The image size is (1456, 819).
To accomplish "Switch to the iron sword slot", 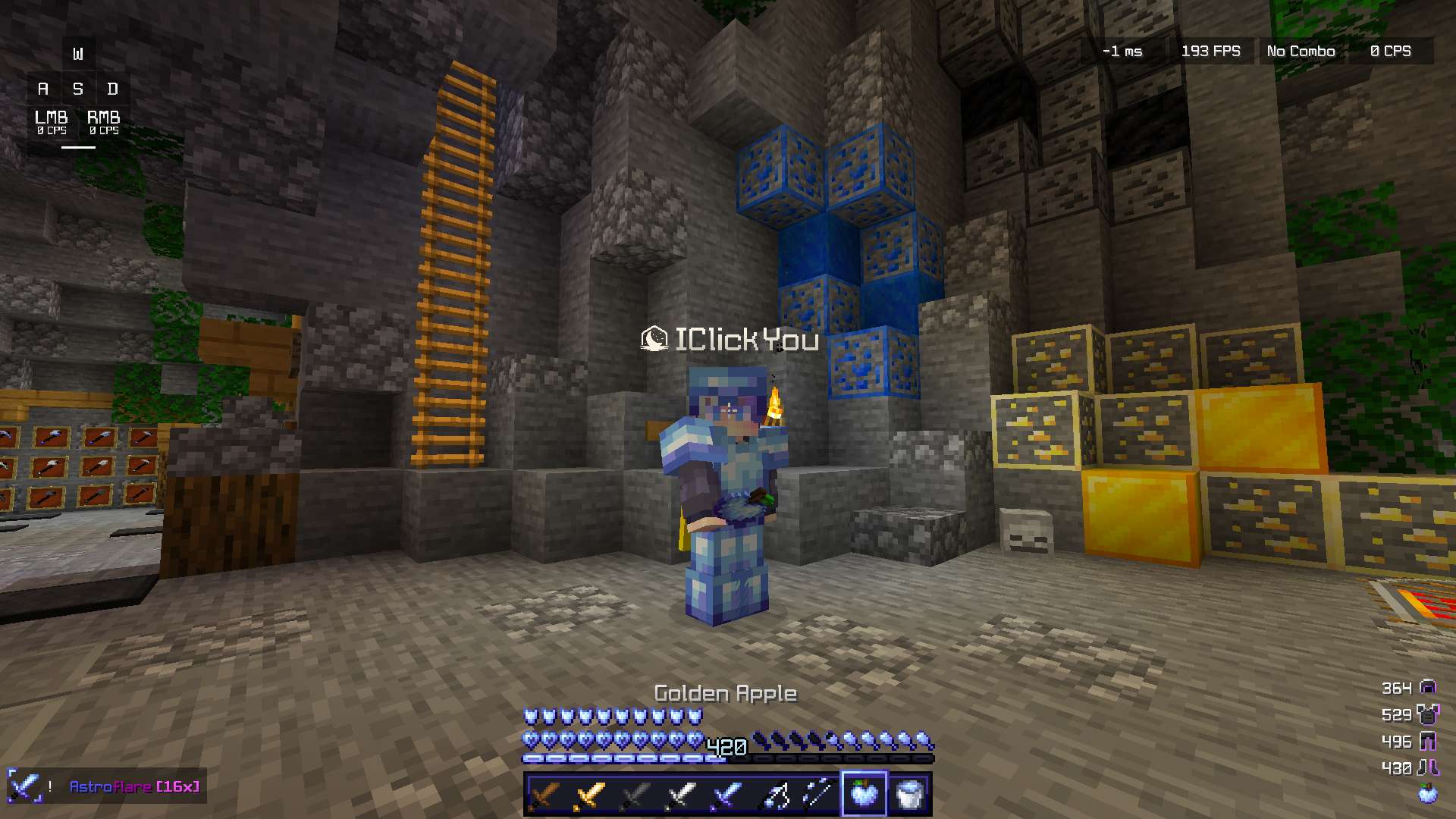I will pos(682,795).
